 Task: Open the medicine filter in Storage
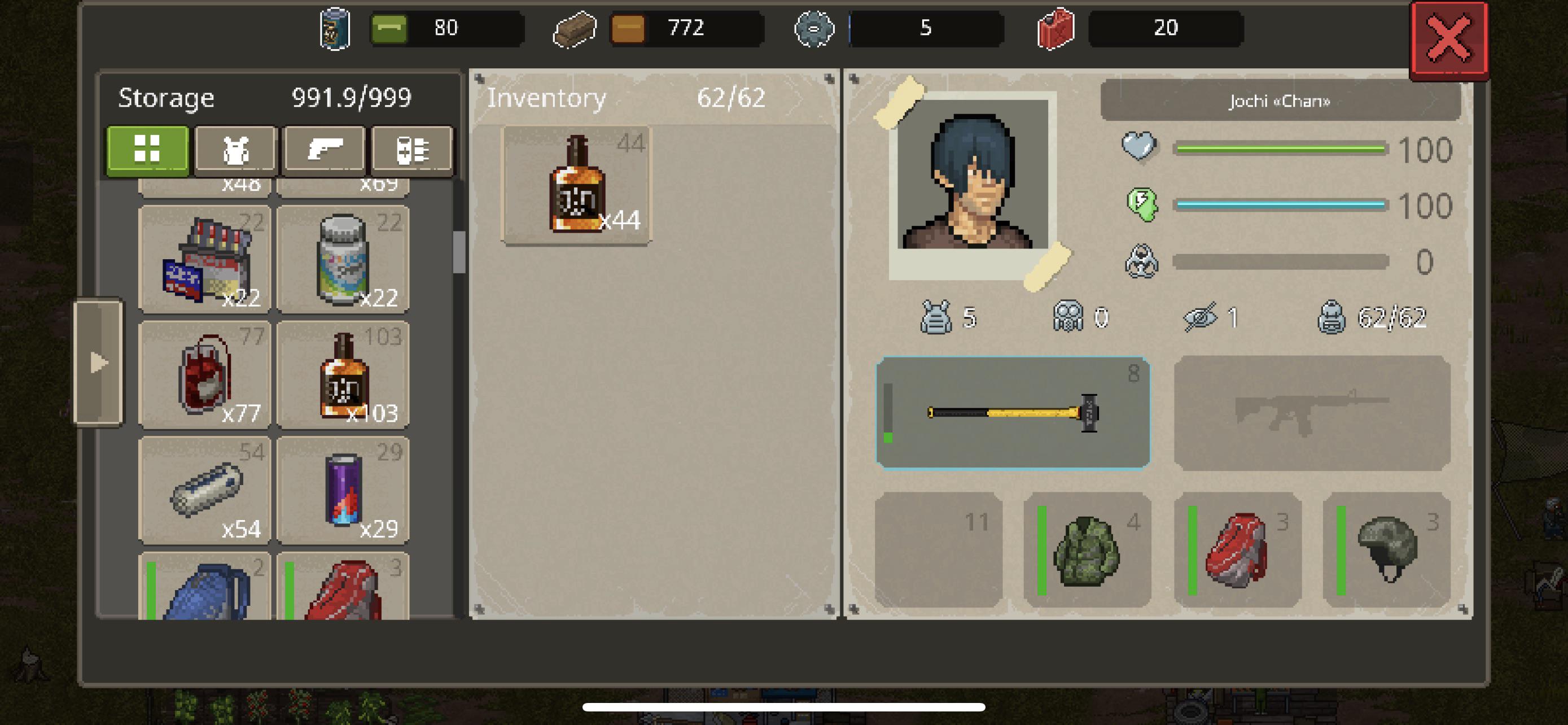[413, 150]
